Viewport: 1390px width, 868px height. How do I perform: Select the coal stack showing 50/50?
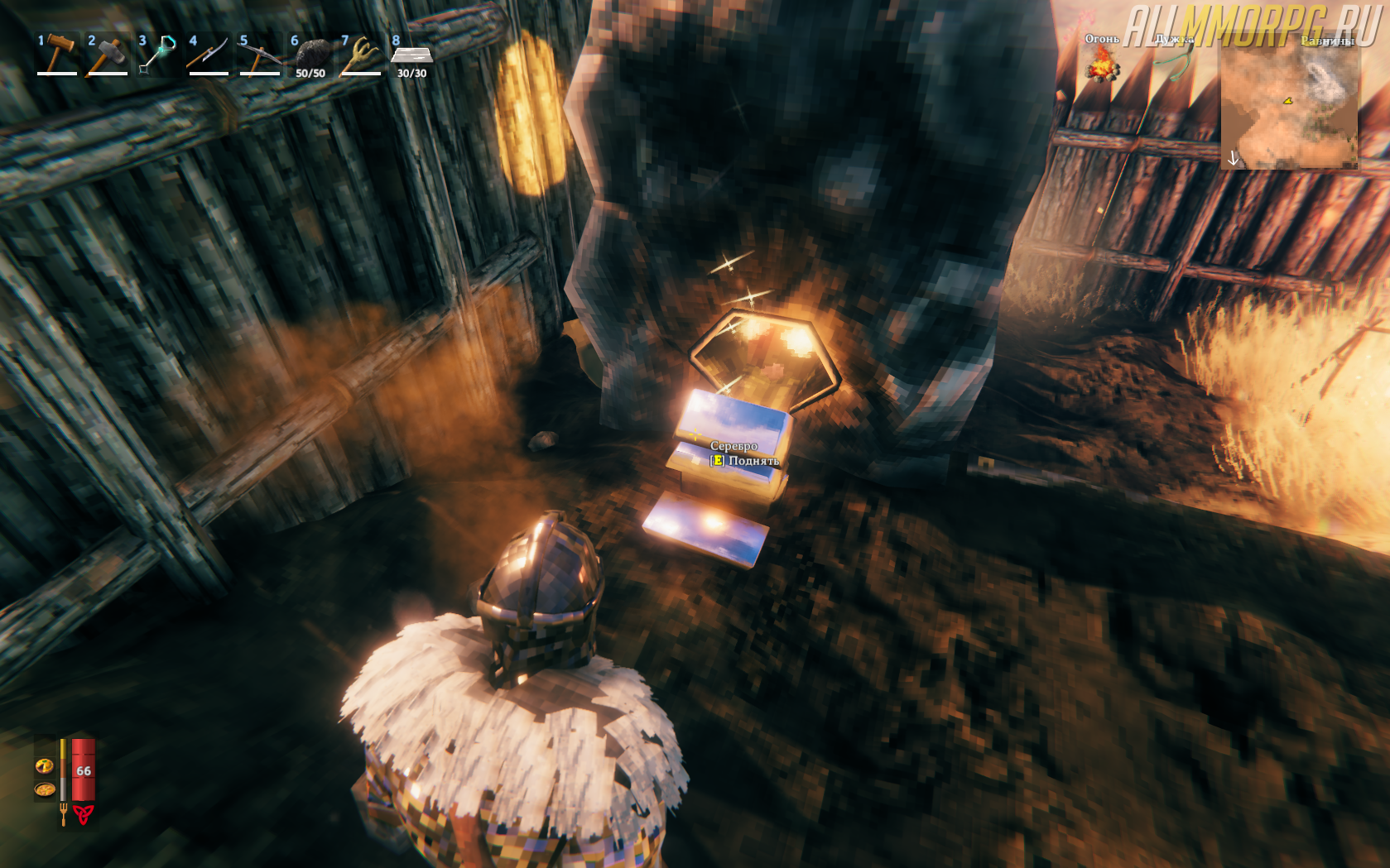coord(310,55)
